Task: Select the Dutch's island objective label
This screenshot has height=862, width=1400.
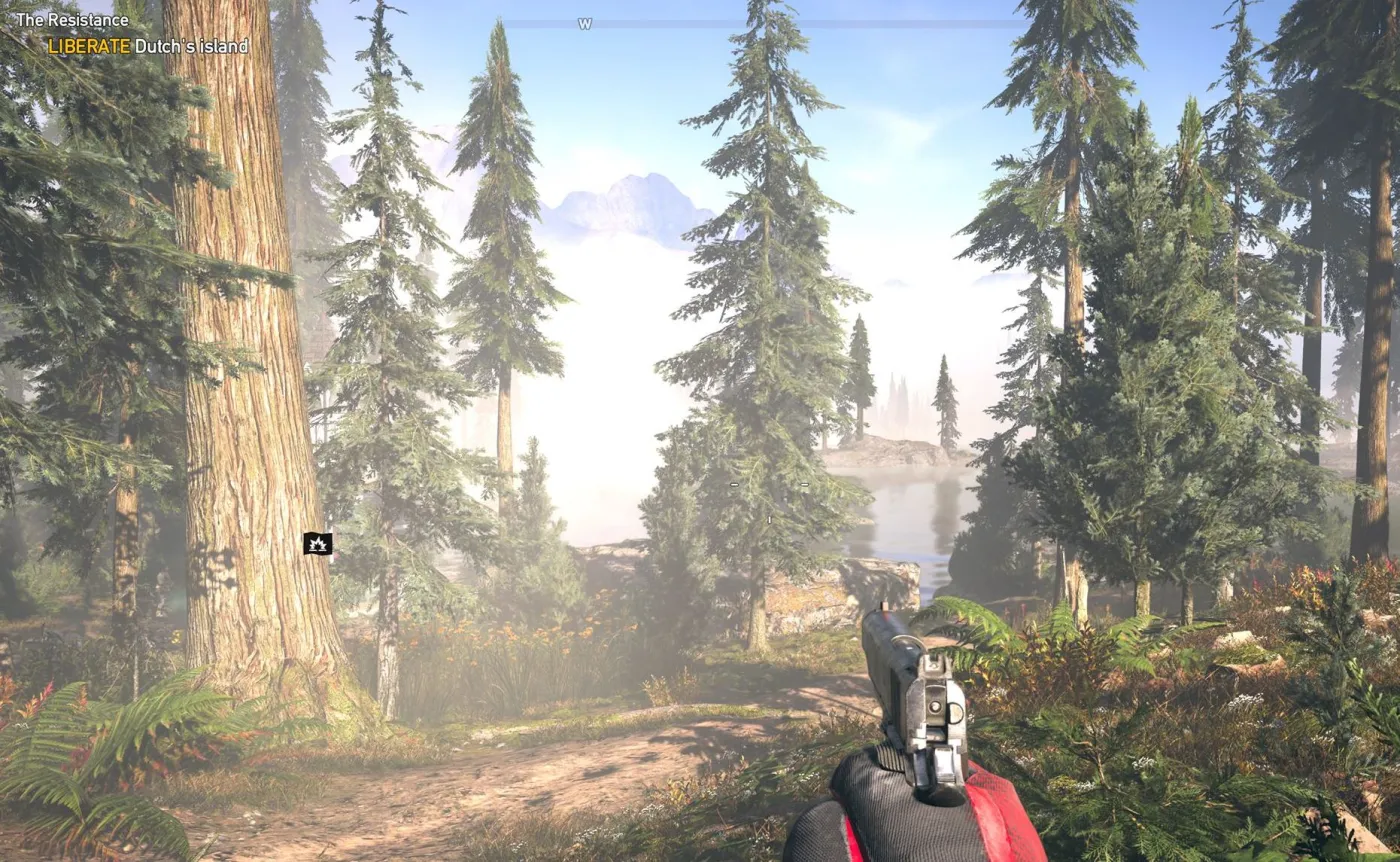Action: (x=190, y=45)
